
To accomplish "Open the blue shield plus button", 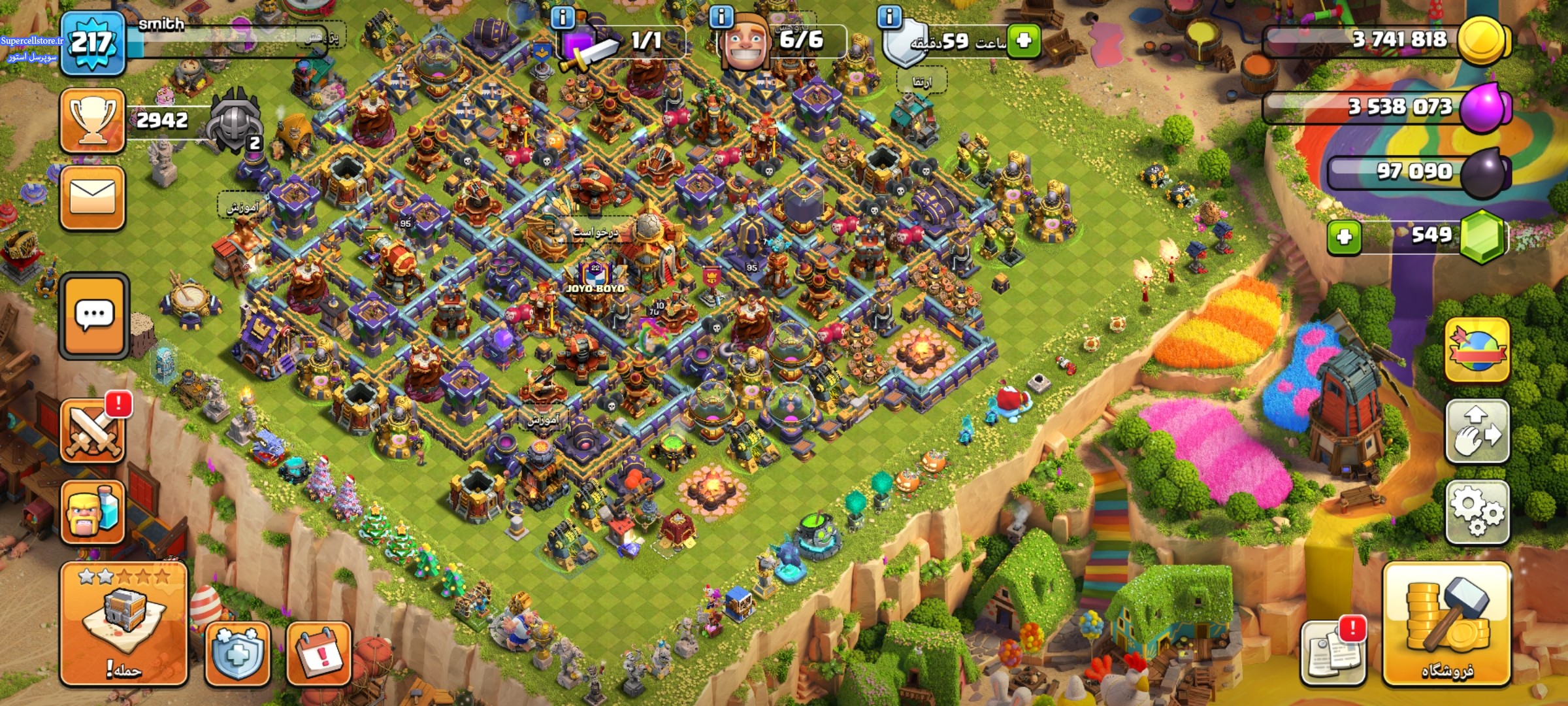I will pyautogui.click(x=237, y=654).
